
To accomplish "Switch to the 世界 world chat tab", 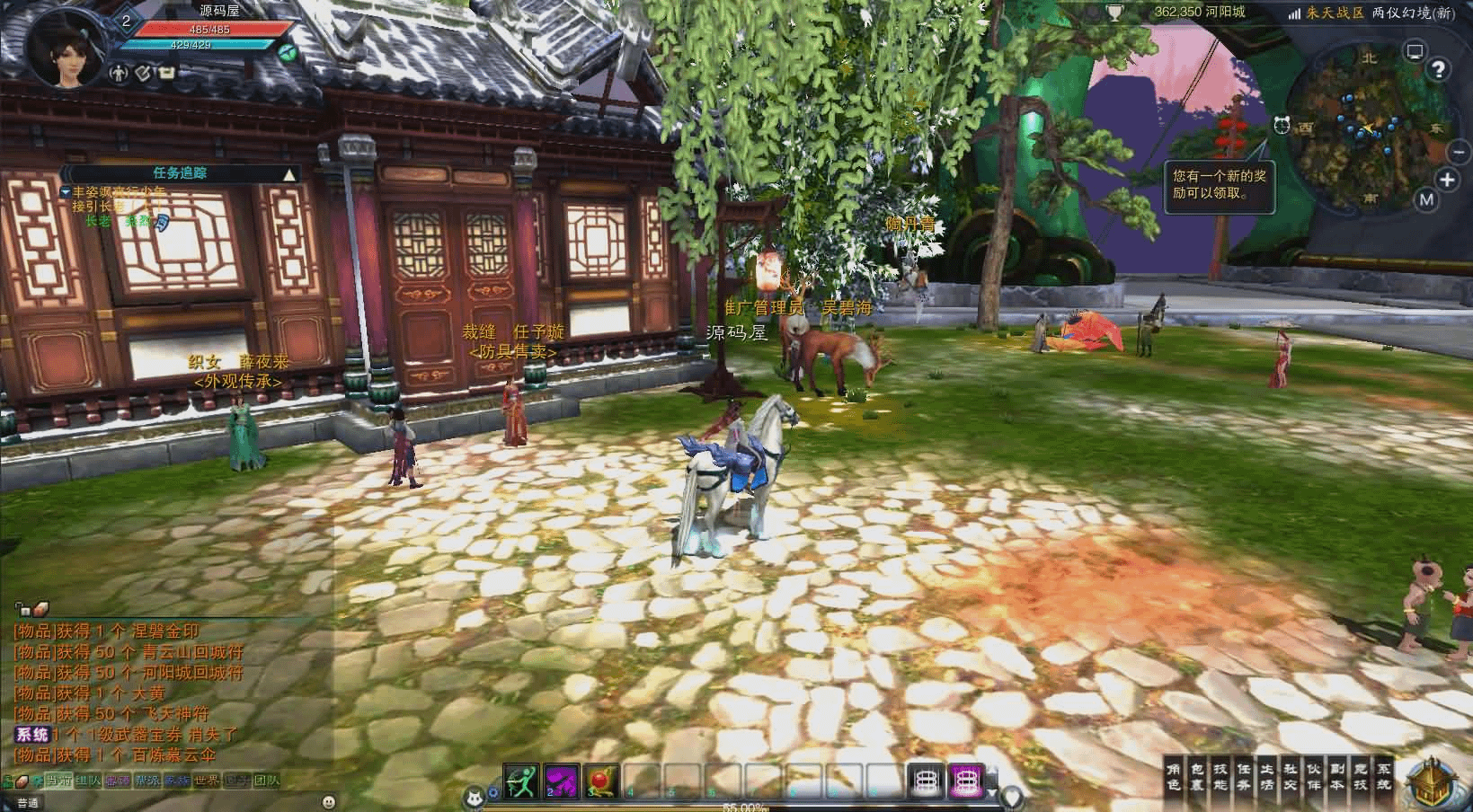I will coord(207,781).
